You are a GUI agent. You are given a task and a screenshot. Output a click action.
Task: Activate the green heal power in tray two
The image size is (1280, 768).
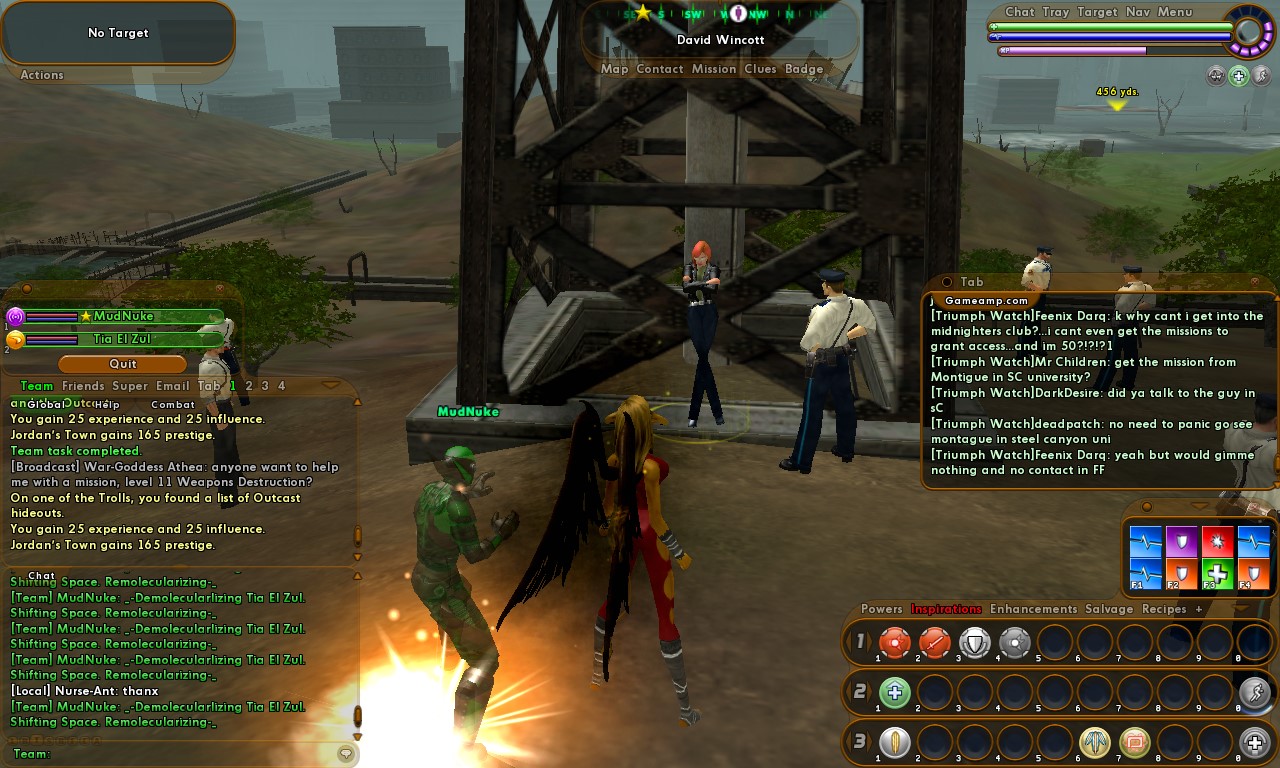point(894,692)
